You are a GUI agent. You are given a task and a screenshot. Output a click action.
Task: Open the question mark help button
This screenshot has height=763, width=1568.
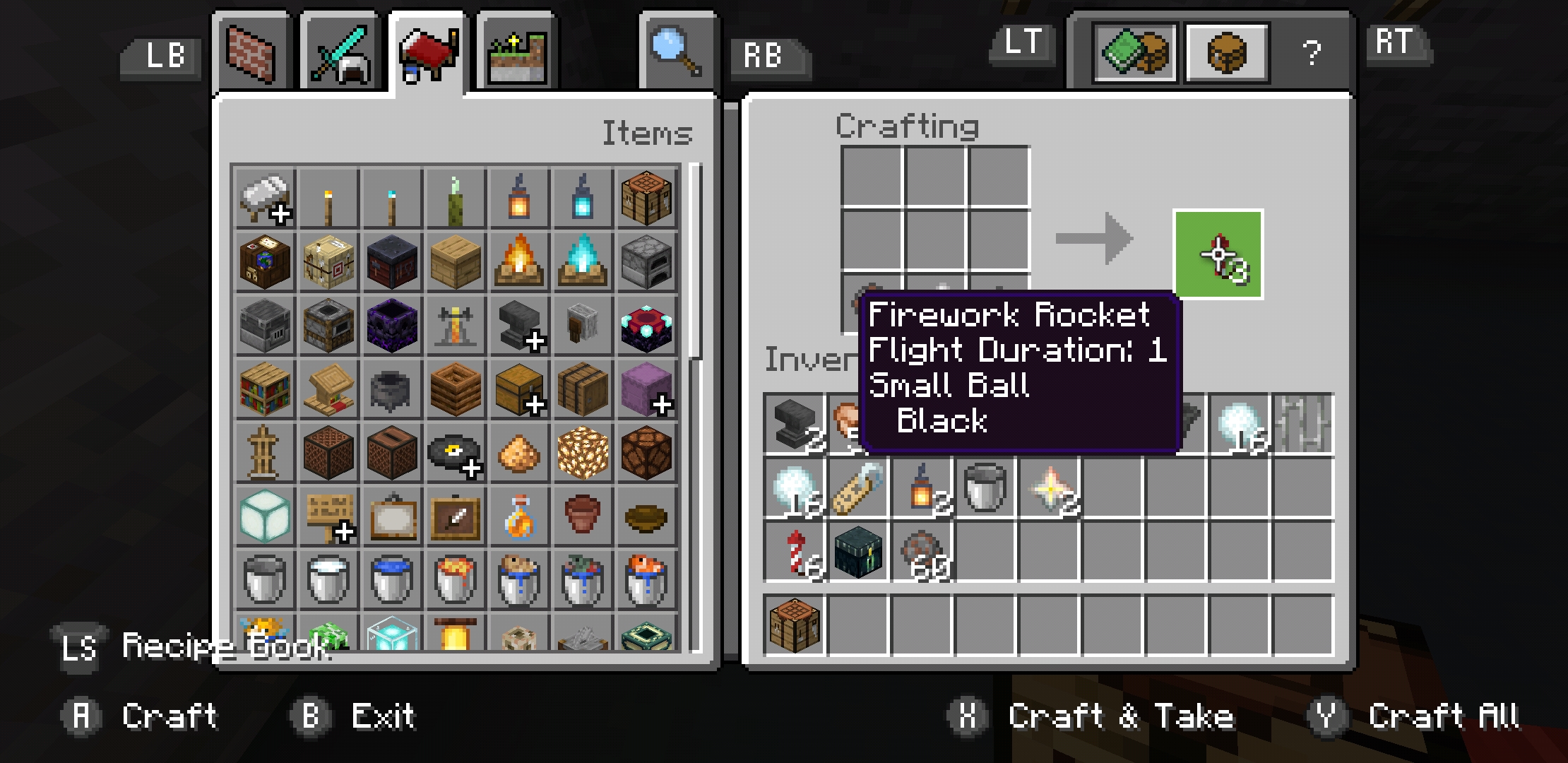click(1311, 53)
